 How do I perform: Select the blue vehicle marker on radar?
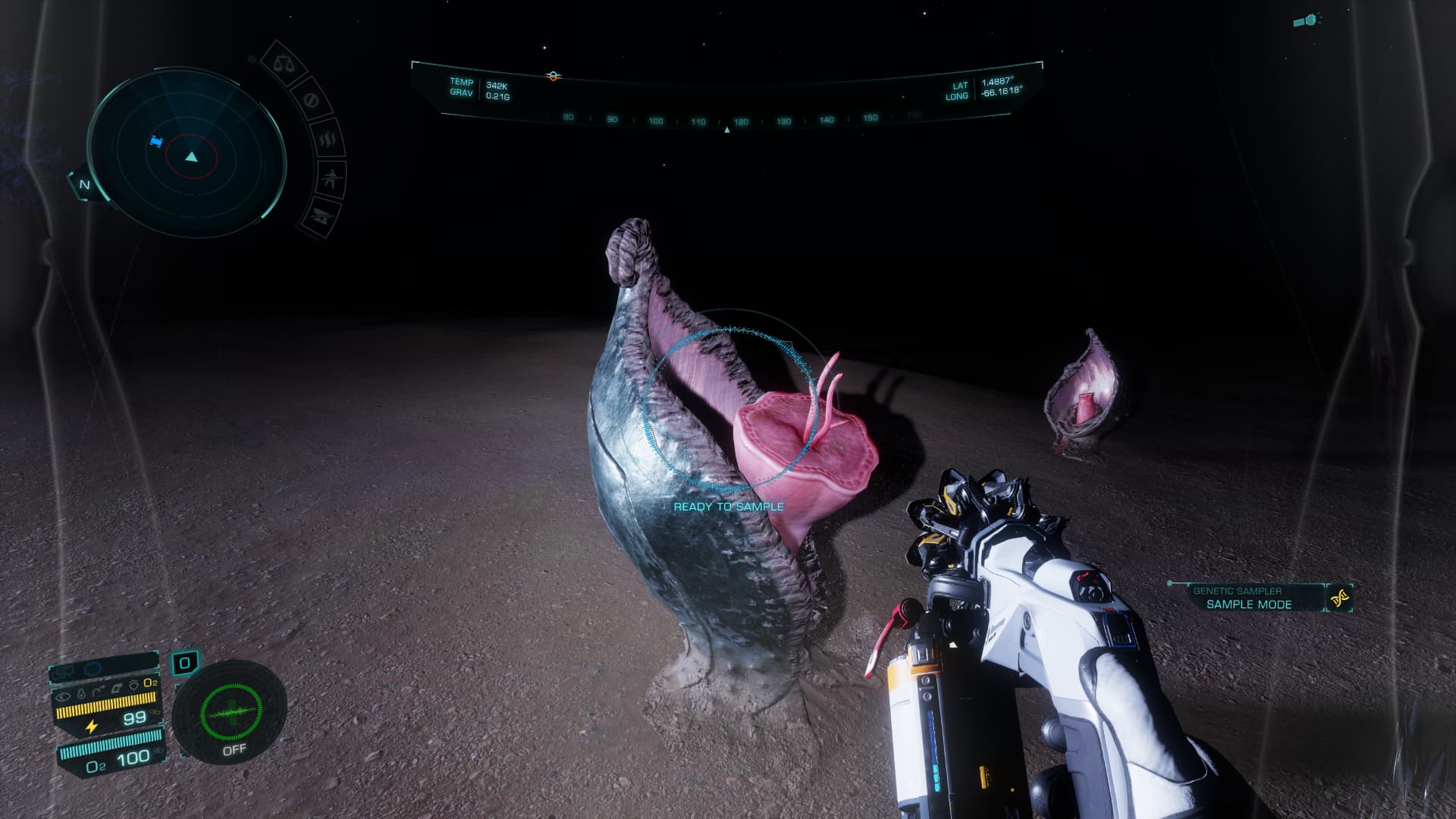[156, 141]
